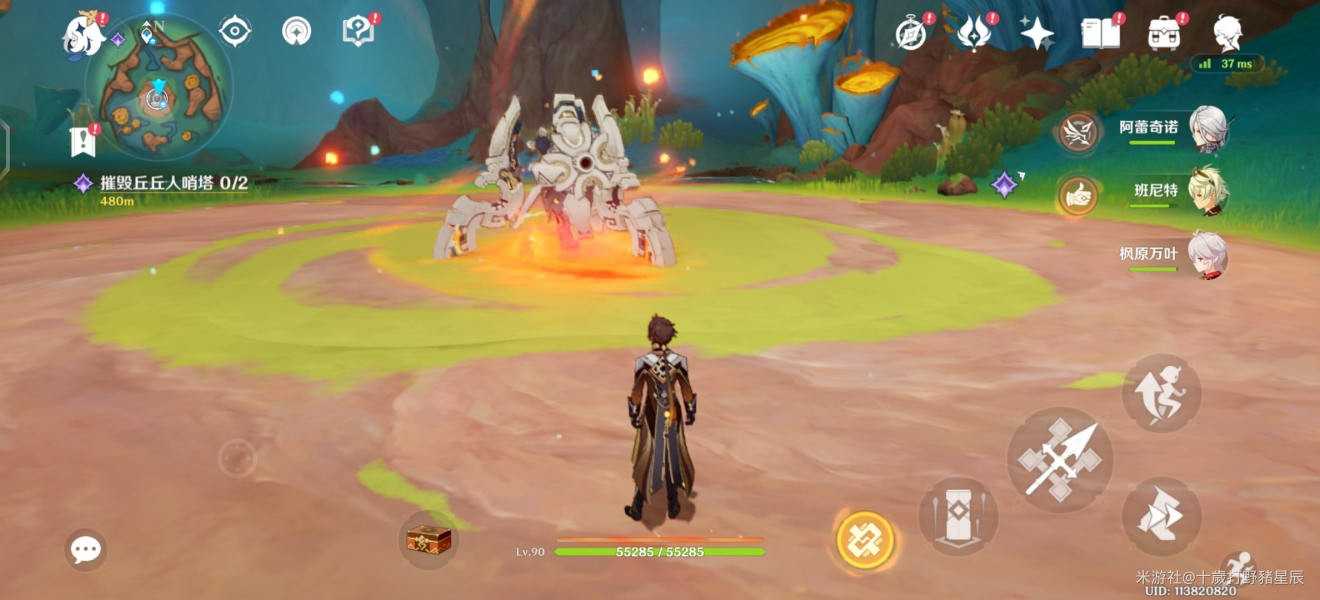Image resolution: width=1320 pixels, height=600 pixels.
Task: Use the stone pillar elemental skill
Action: pos(958,516)
